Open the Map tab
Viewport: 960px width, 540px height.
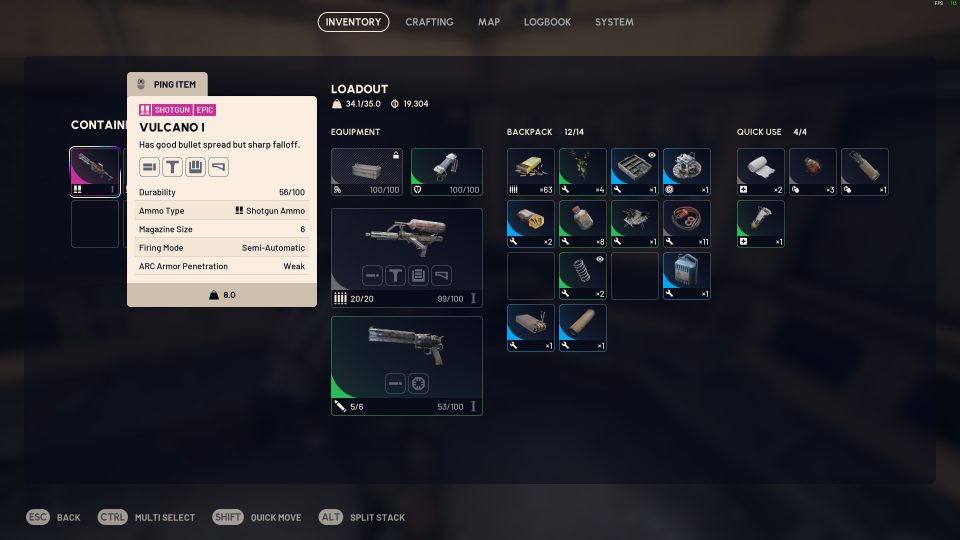489,22
